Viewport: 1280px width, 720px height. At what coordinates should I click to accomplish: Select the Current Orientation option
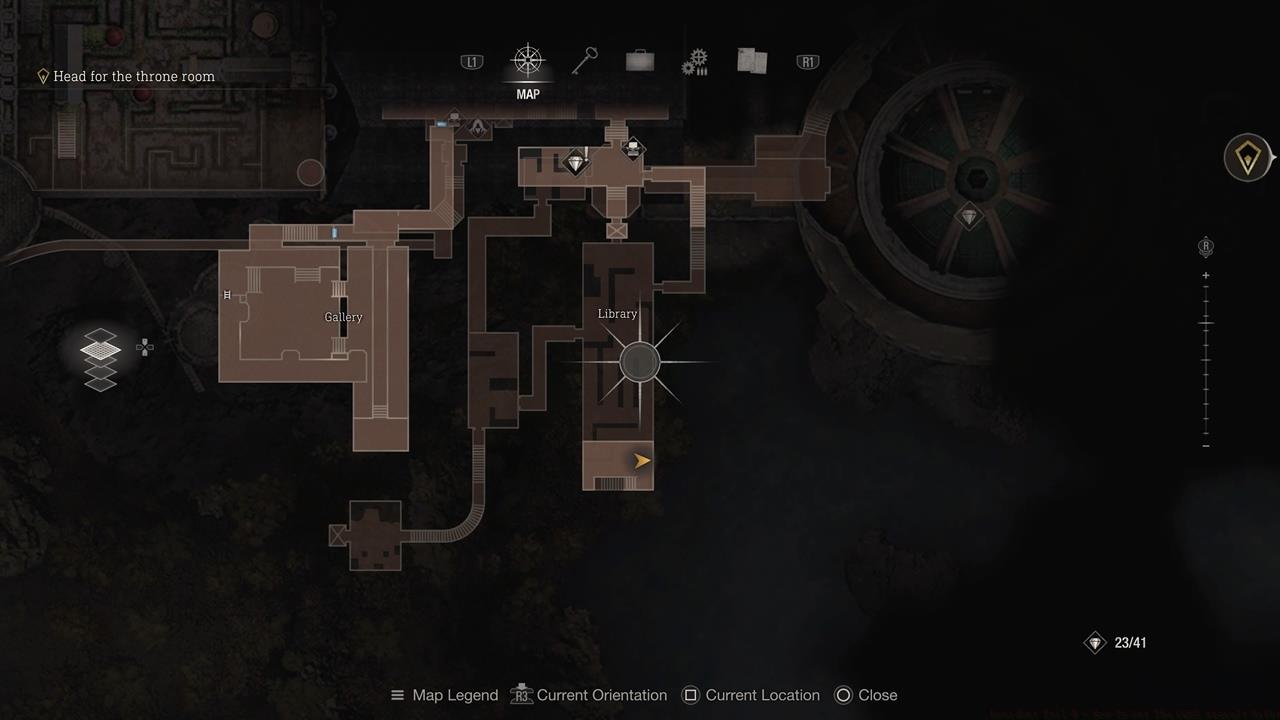589,695
